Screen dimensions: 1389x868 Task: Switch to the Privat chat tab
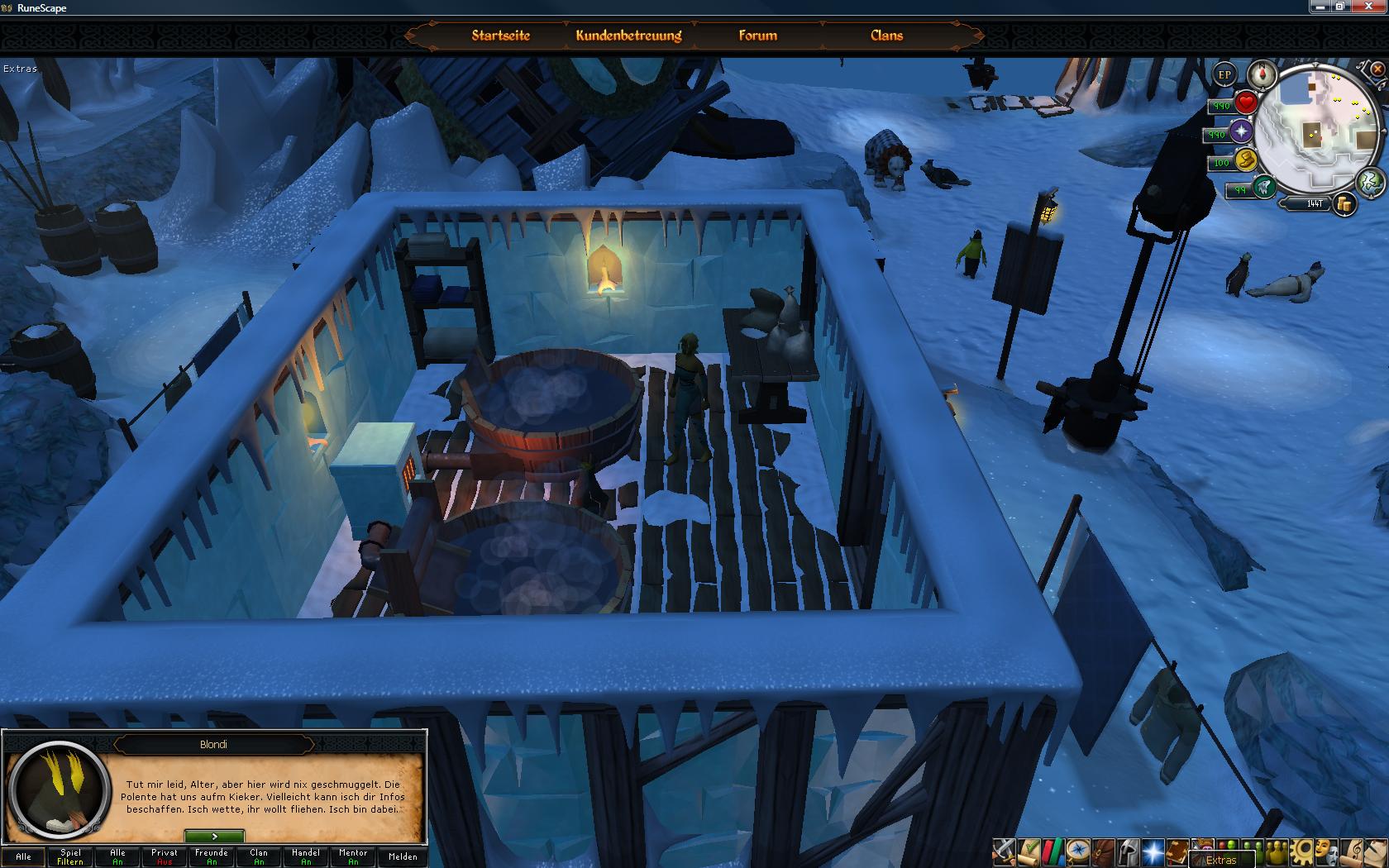[165, 856]
